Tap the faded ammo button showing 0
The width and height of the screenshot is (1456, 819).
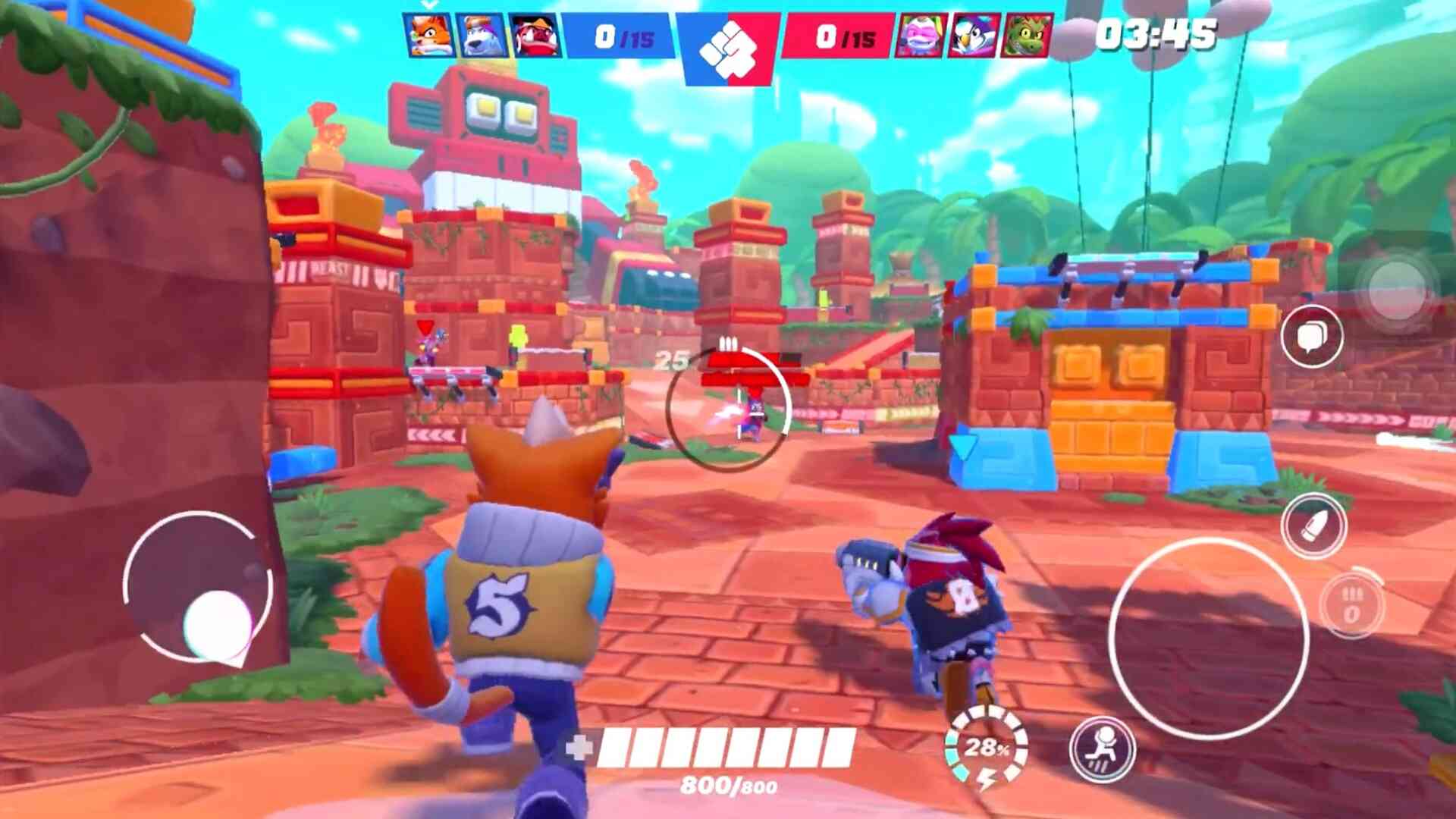coord(1352,605)
